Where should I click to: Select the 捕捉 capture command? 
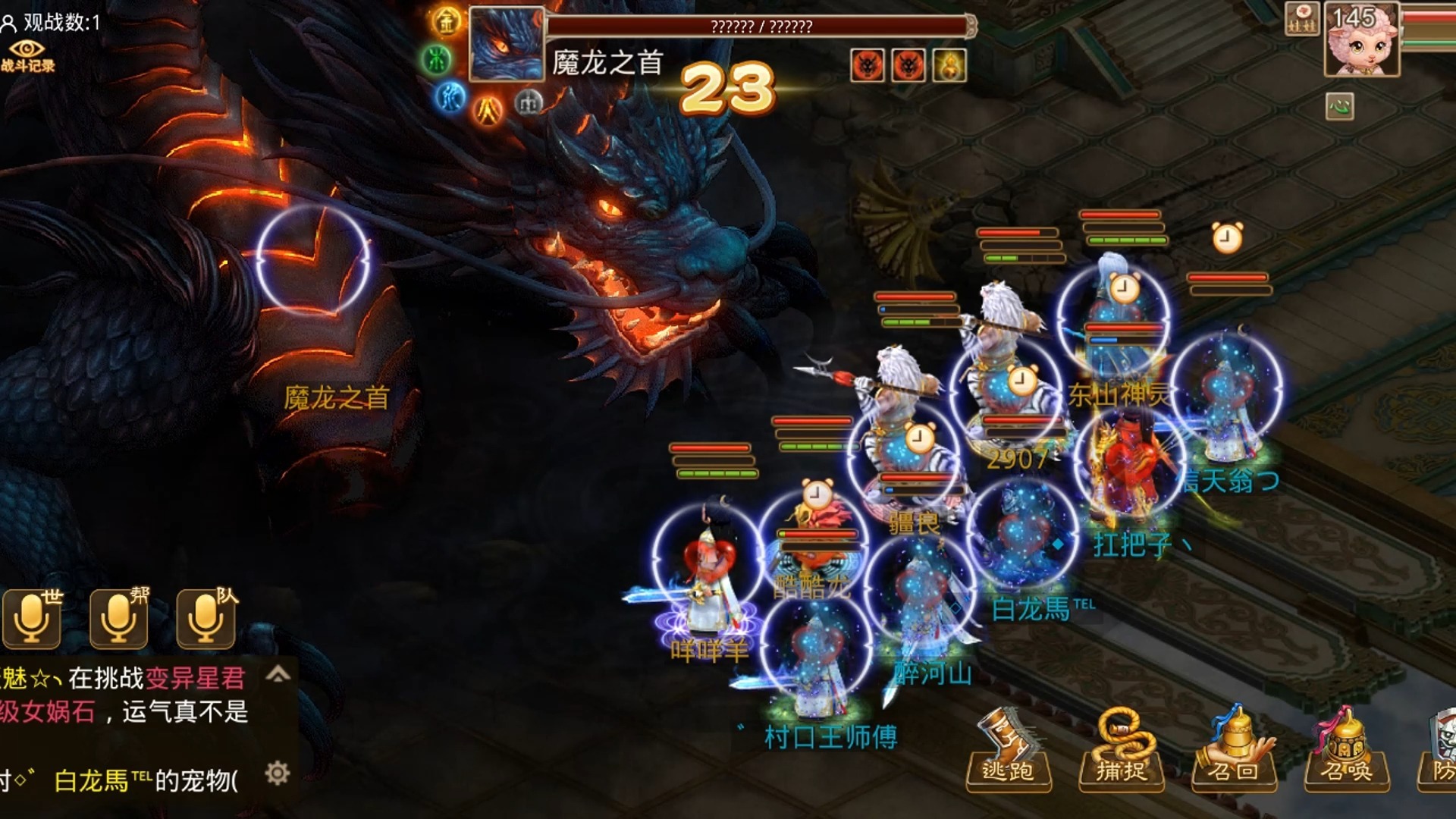click(1121, 752)
